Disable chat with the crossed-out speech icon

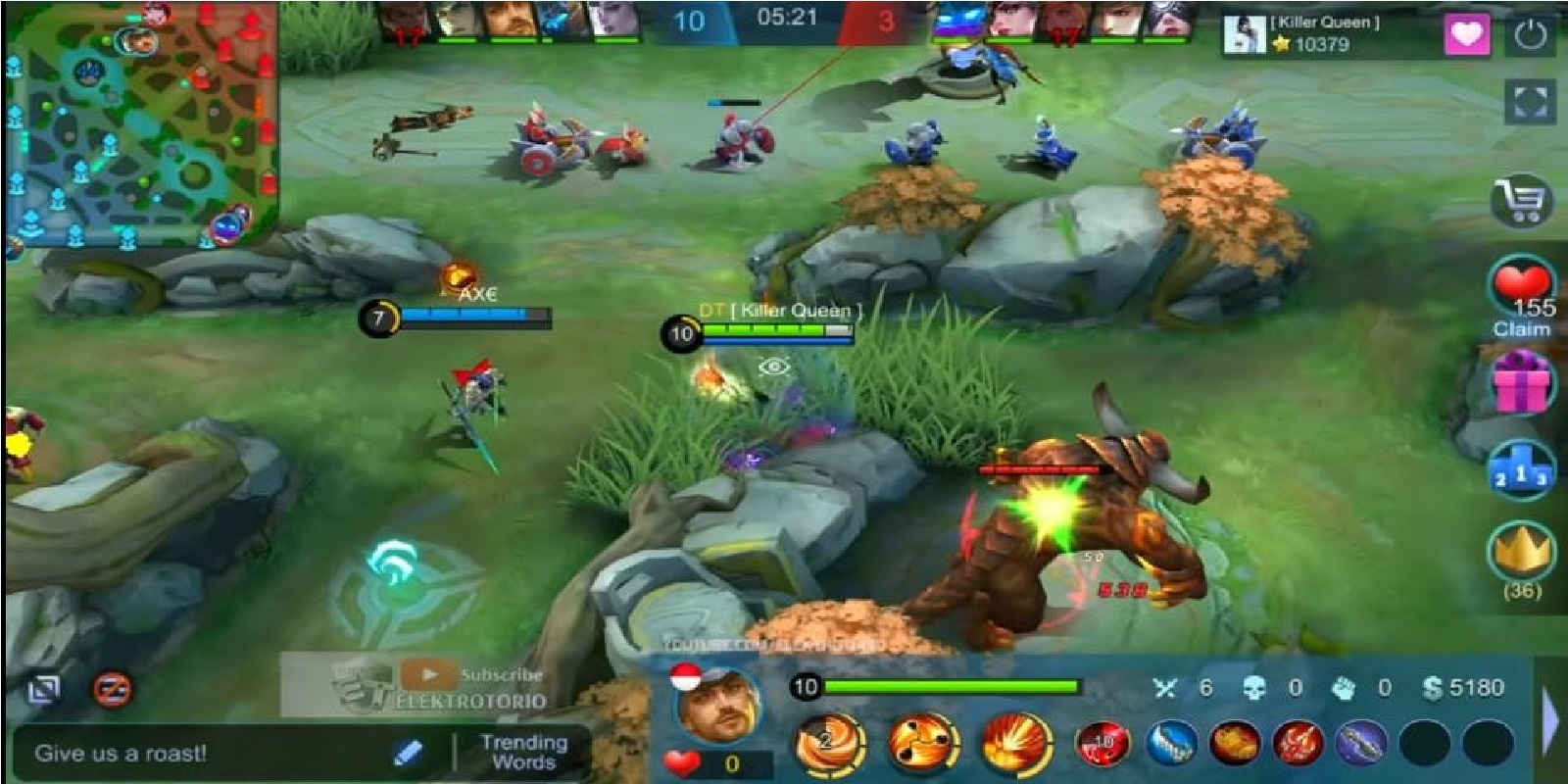[112, 691]
